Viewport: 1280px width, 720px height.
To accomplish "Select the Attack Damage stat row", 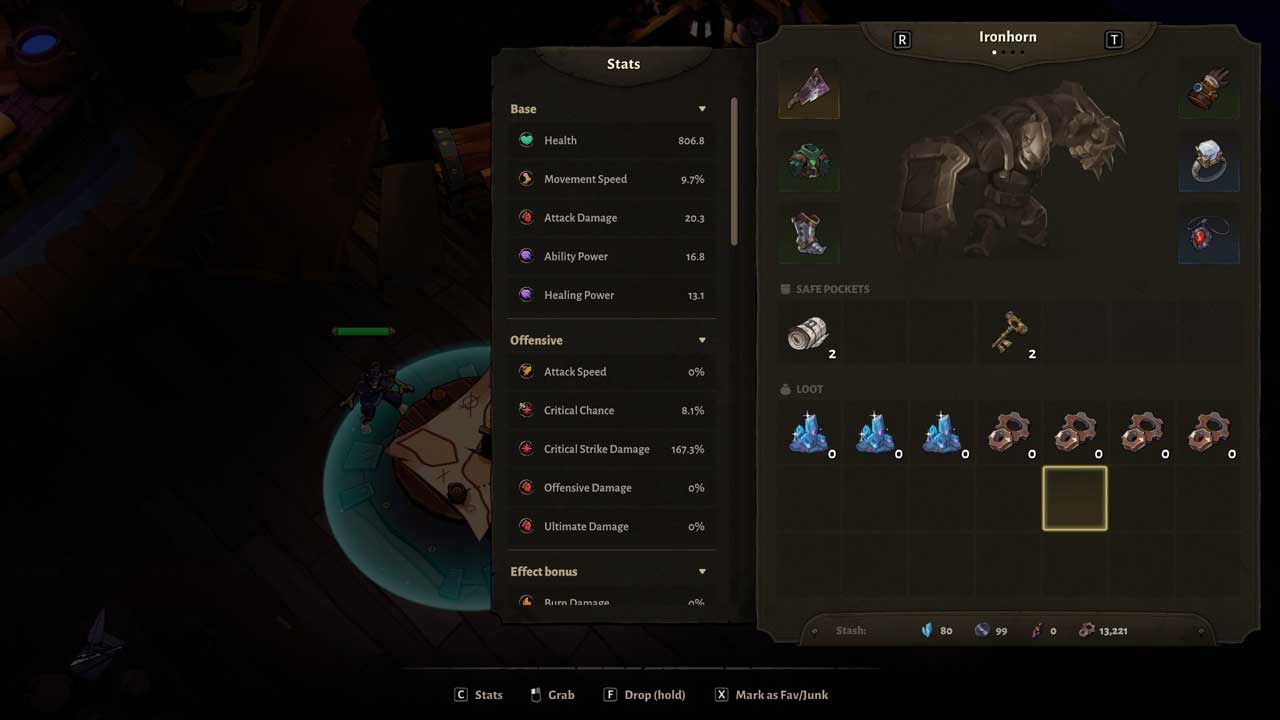I will point(612,218).
